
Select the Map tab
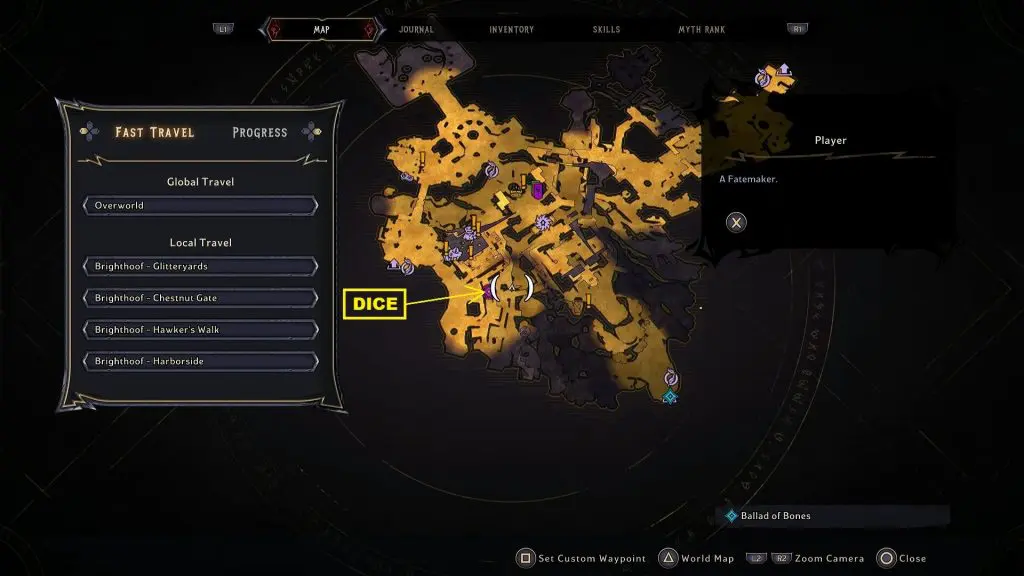(321, 30)
